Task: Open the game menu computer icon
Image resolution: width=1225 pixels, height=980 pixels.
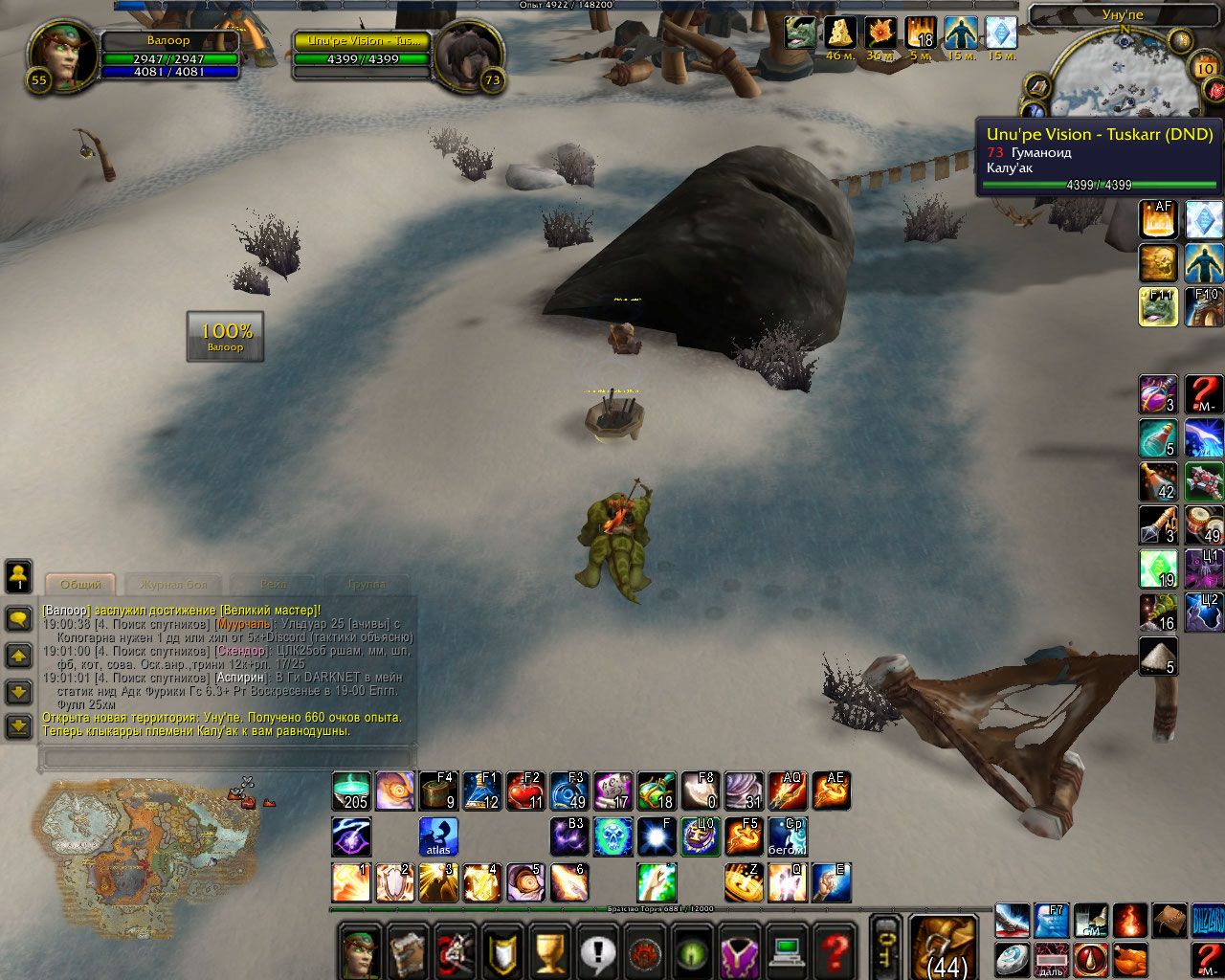Action: (x=788, y=952)
